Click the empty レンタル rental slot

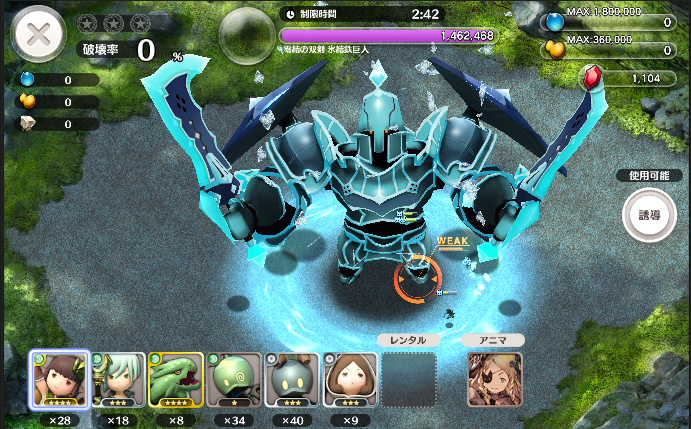tap(408, 379)
